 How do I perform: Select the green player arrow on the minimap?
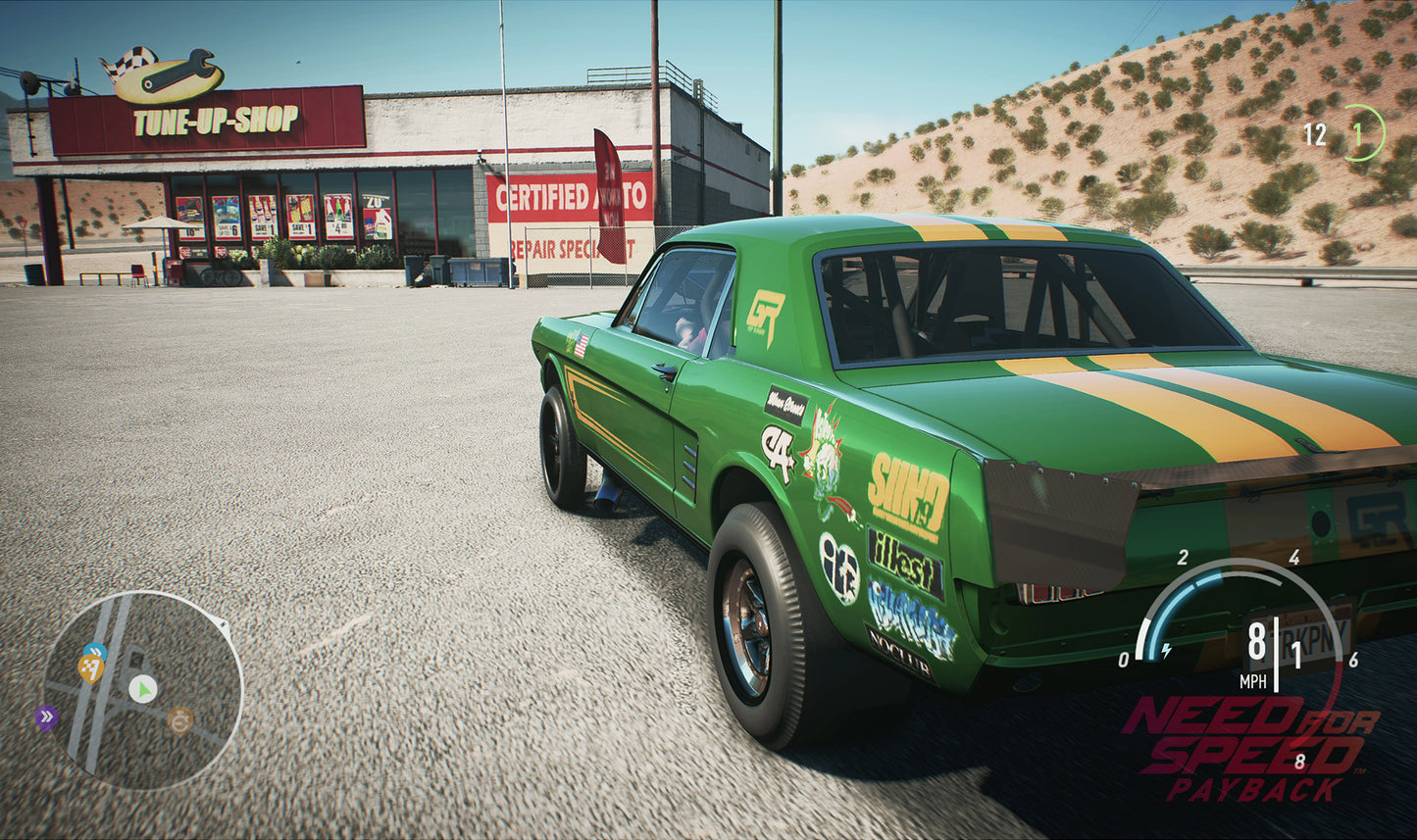point(143,688)
